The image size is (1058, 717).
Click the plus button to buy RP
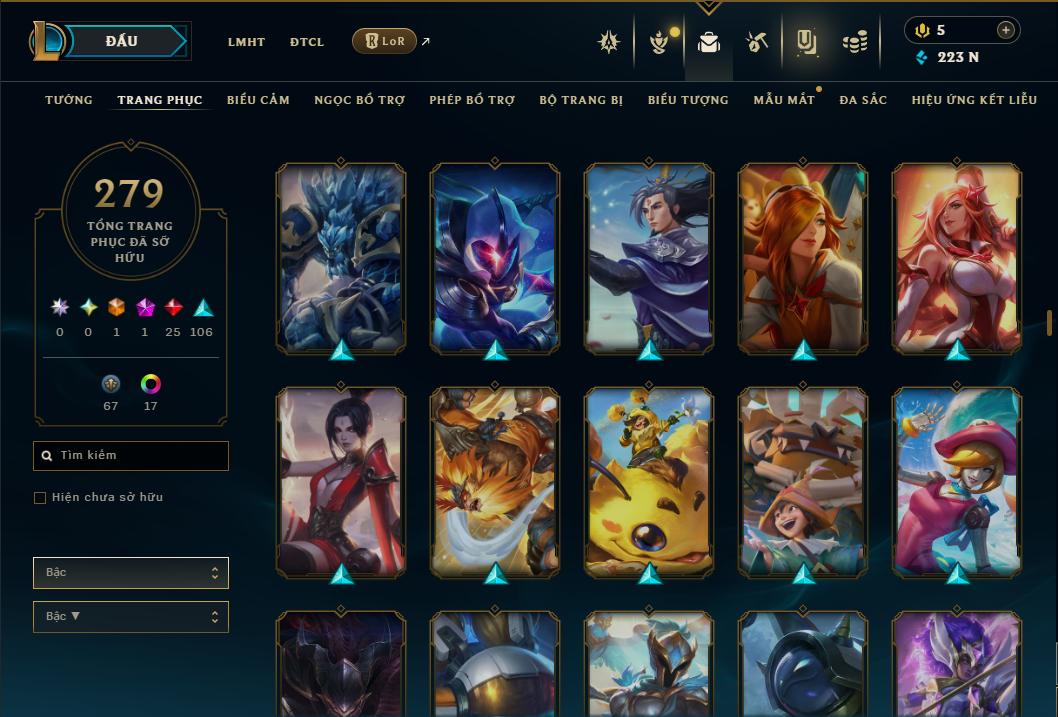[1005, 30]
